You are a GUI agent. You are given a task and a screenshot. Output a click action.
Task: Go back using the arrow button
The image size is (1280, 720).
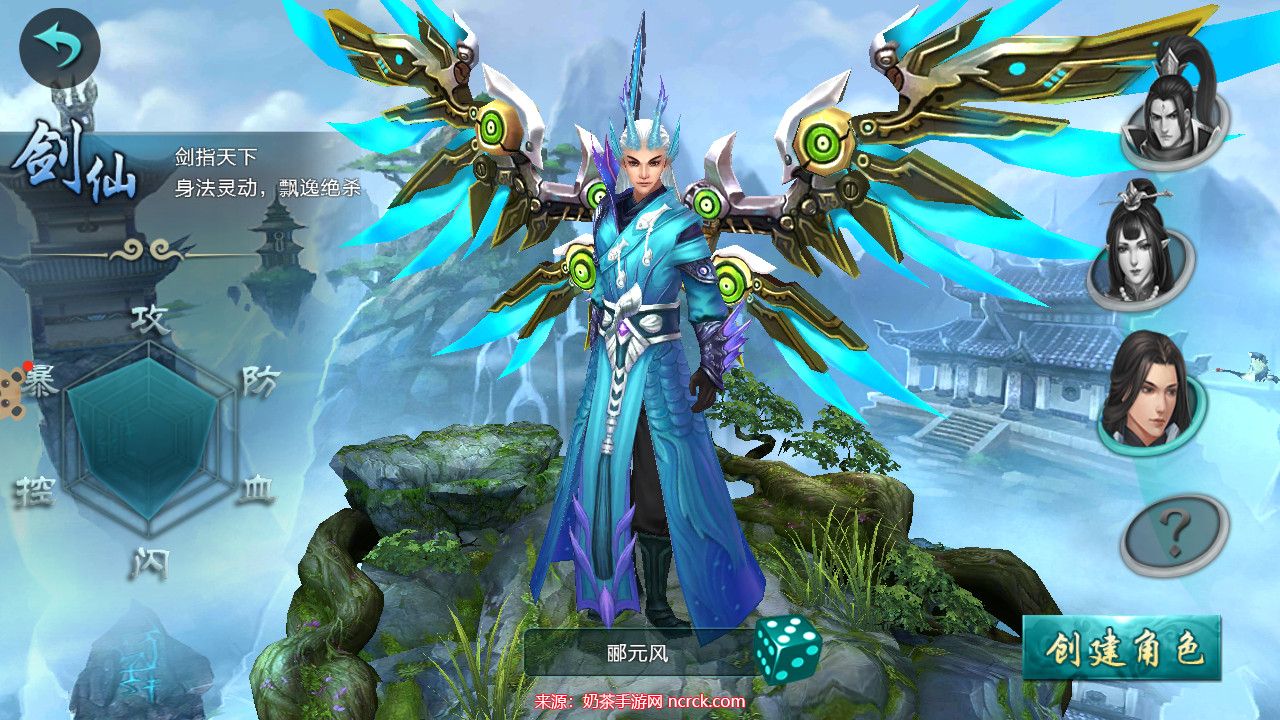coord(59,48)
